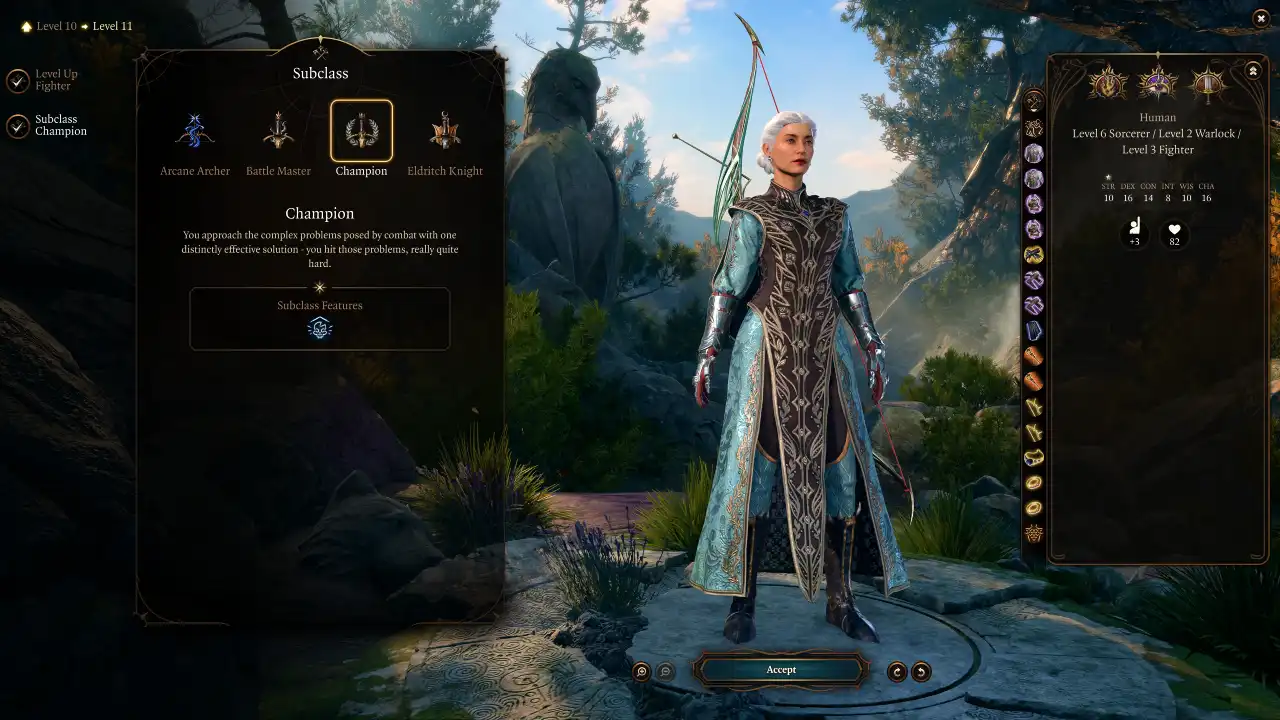The width and height of the screenshot is (1280, 720).
Task: Confirm level up with the Accept button
Action: (781, 670)
